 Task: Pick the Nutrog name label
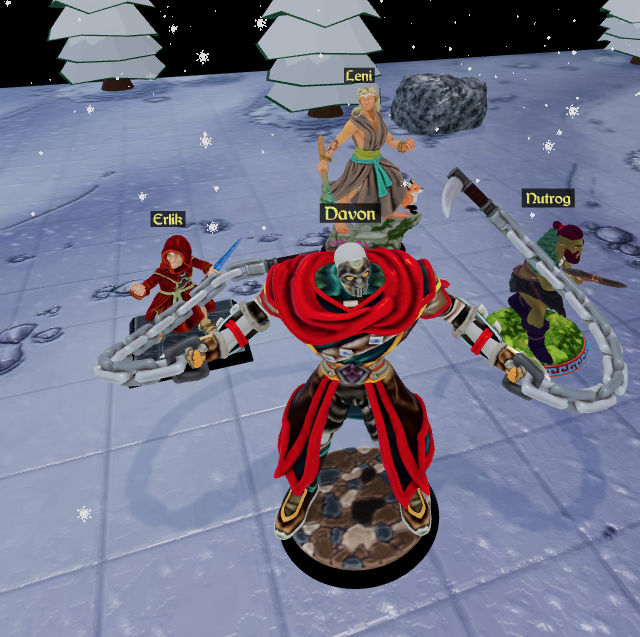pos(548,198)
